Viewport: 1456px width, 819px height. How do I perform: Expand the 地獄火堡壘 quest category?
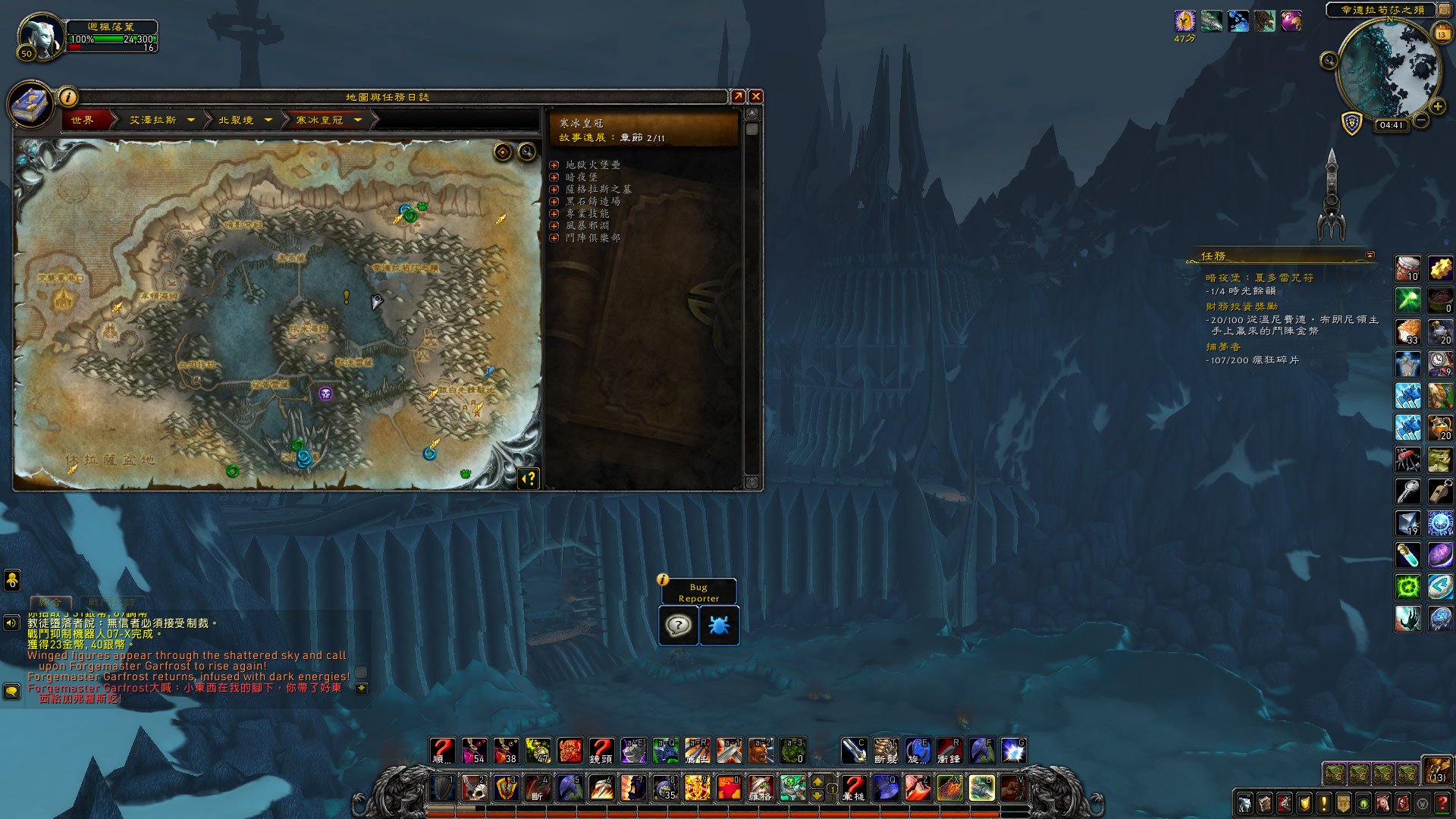[x=554, y=165]
